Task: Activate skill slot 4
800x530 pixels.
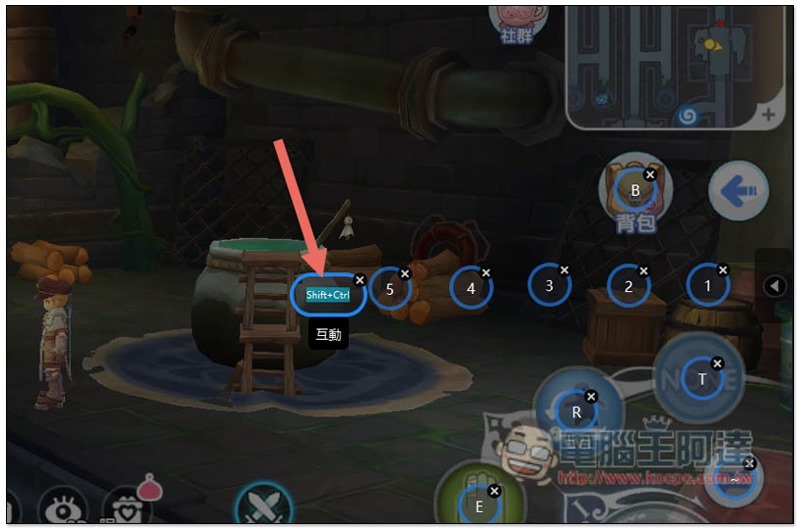Action: (x=470, y=288)
